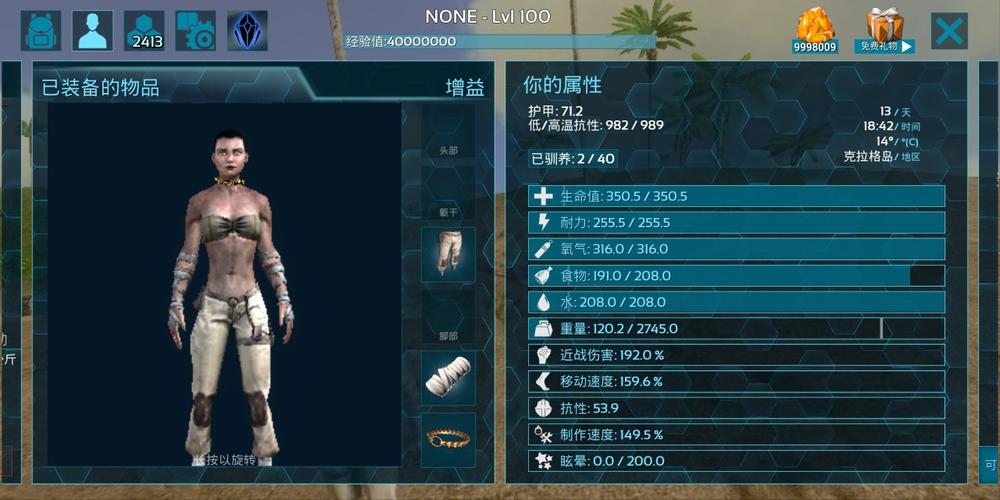Choose the melee damage stat row
Image resolution: width=1000 pixels, height=500 pixels.
point(736,355)
